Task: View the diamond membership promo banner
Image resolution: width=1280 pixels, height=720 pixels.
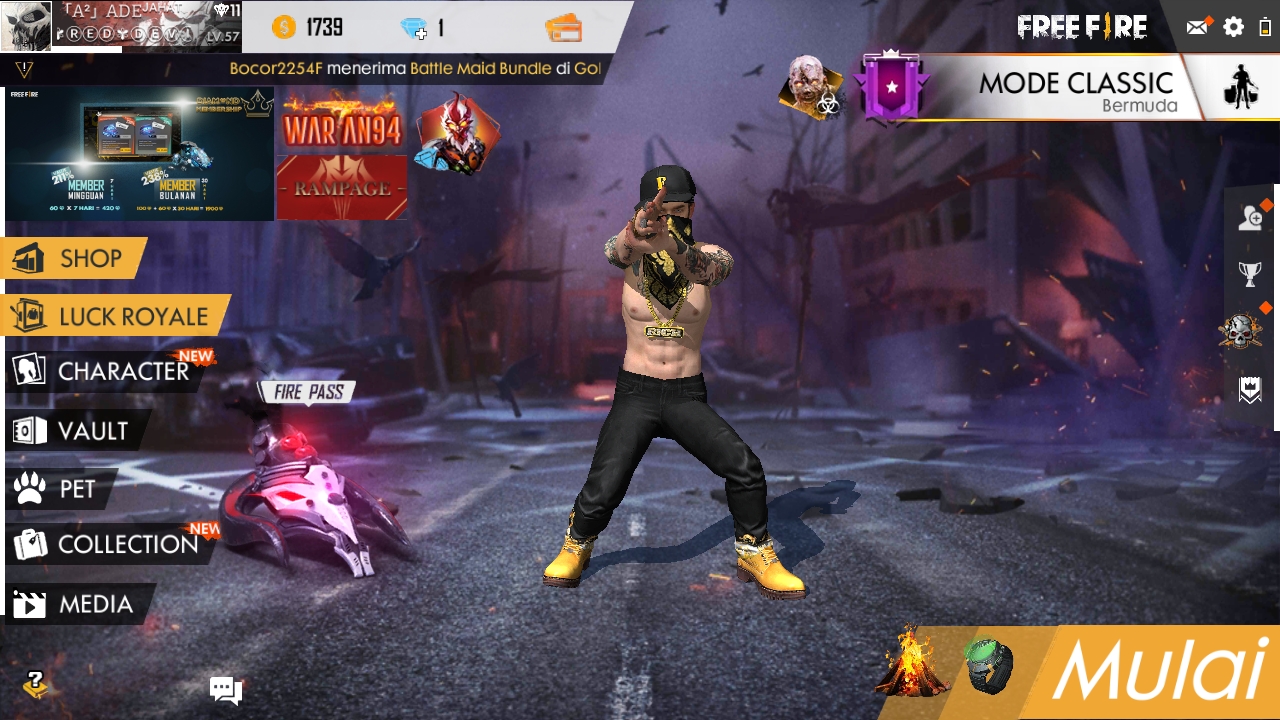Action: coord(139,153)
